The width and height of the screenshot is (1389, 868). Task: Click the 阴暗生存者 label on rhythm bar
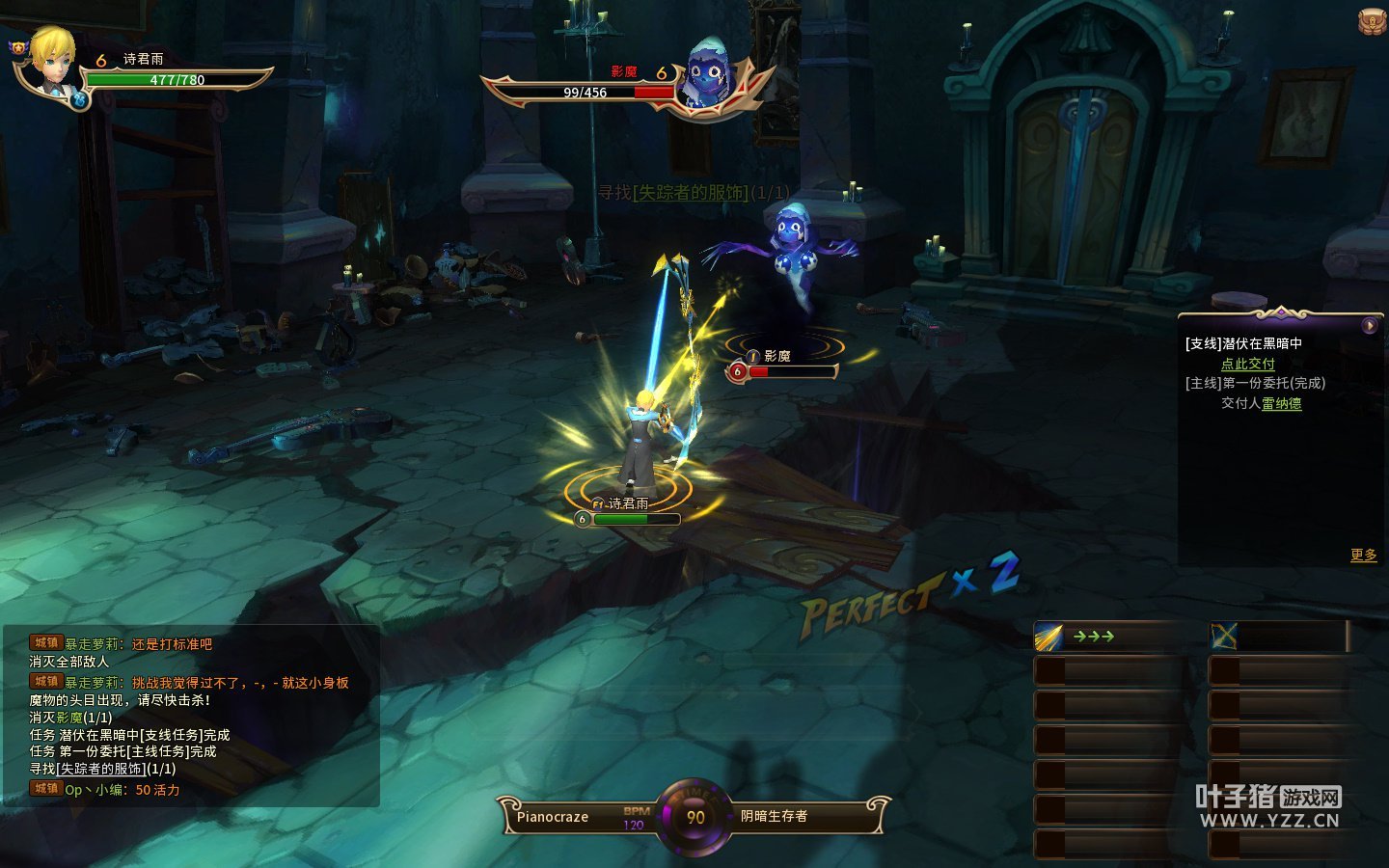[774, 816]
